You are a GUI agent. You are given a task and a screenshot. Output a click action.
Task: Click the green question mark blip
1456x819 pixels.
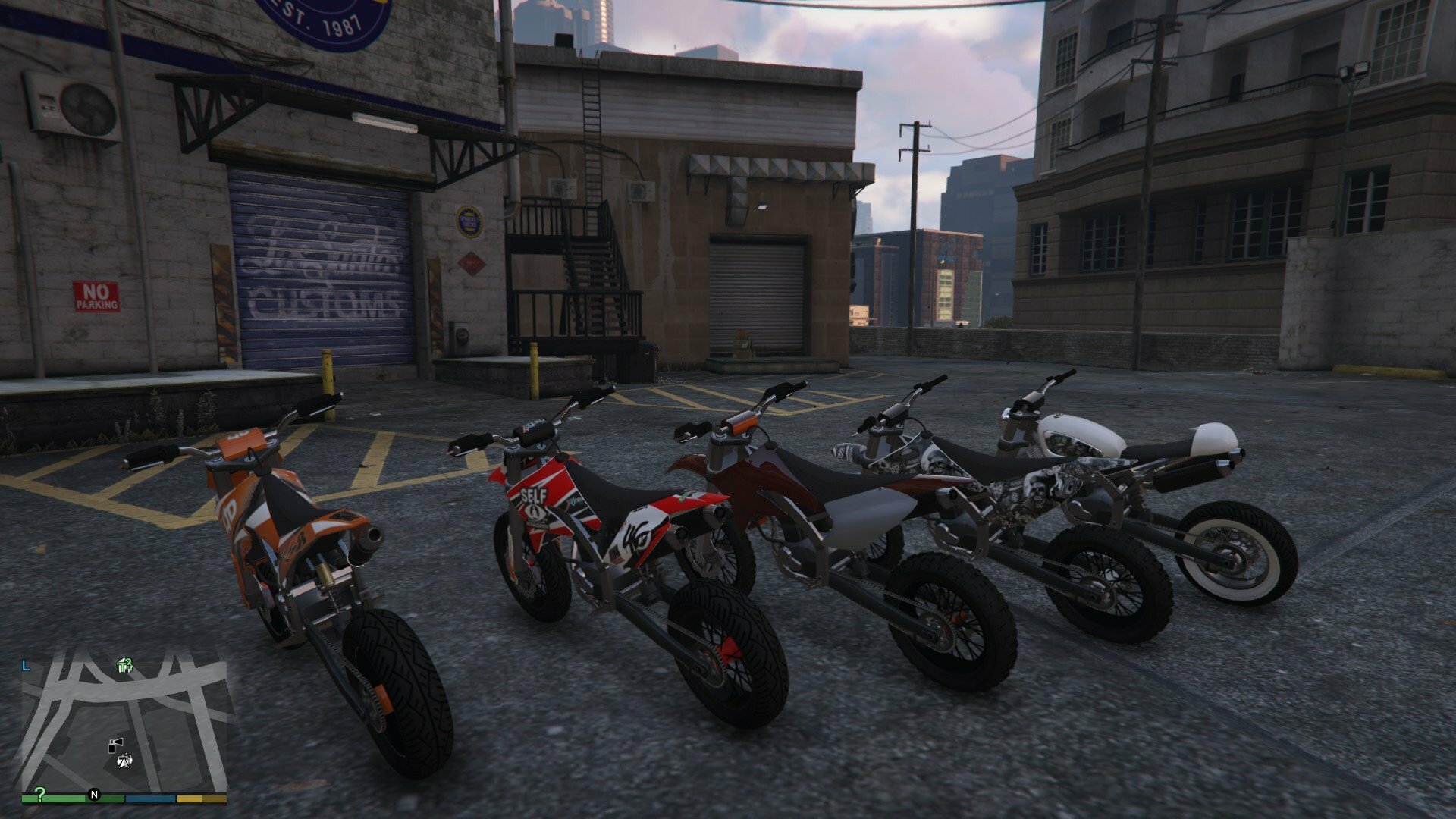point(39,794)
